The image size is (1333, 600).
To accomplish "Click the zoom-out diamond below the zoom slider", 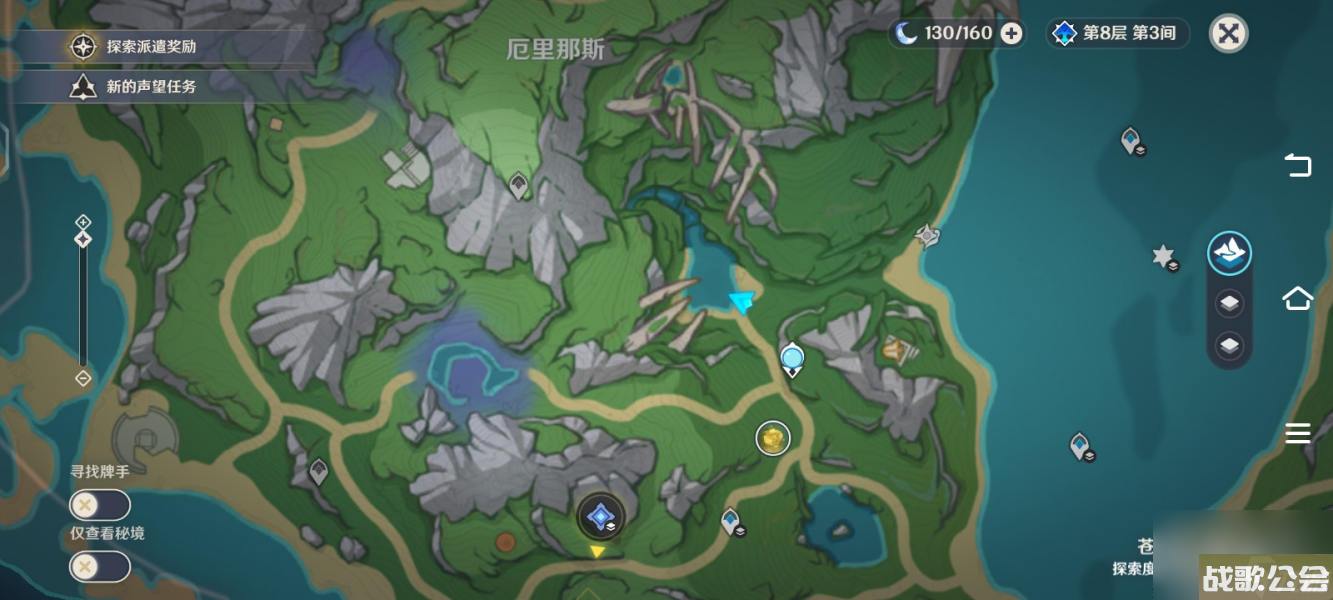I will [83, 378].
